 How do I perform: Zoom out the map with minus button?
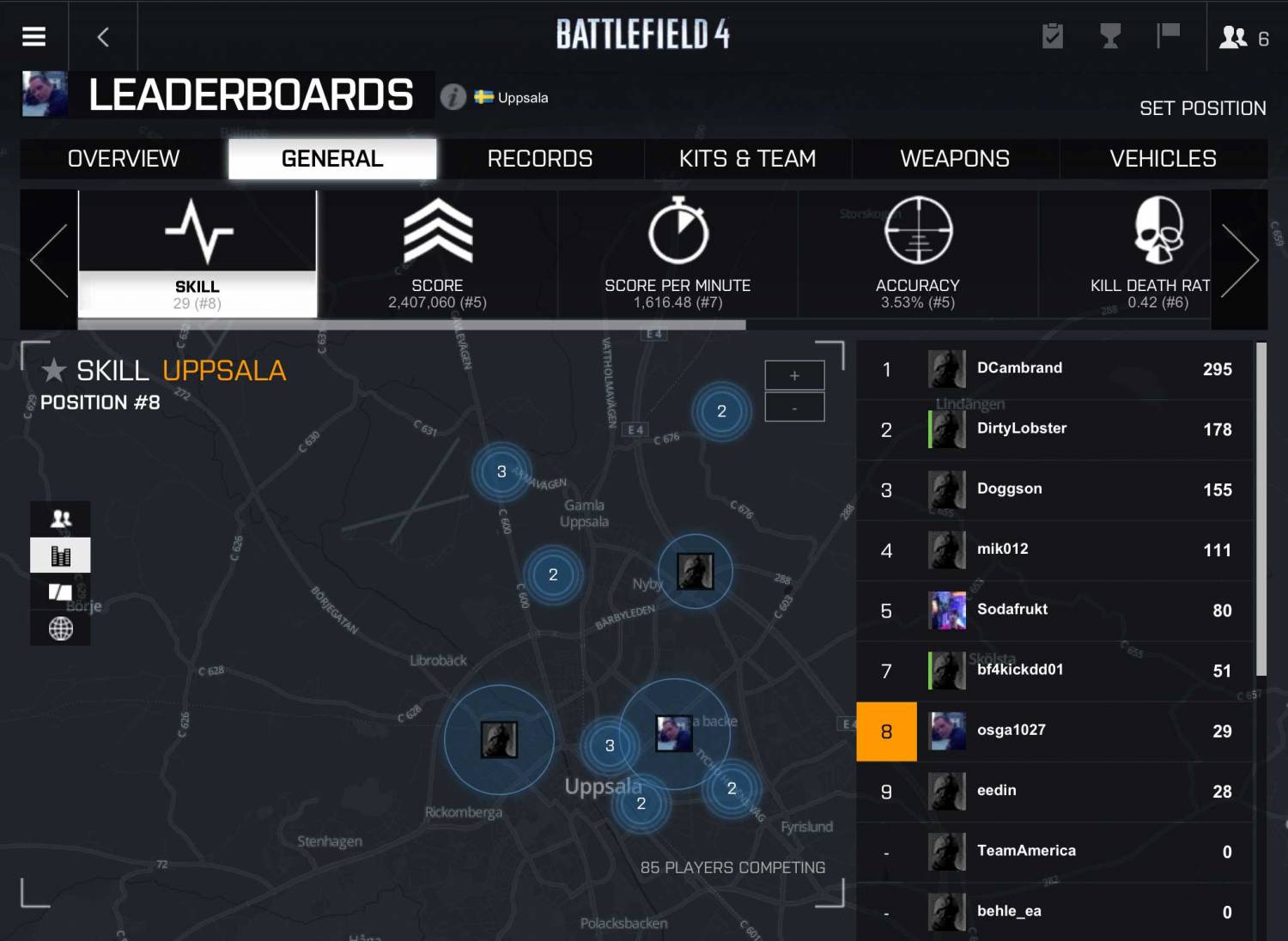click(x=794, y=408)
